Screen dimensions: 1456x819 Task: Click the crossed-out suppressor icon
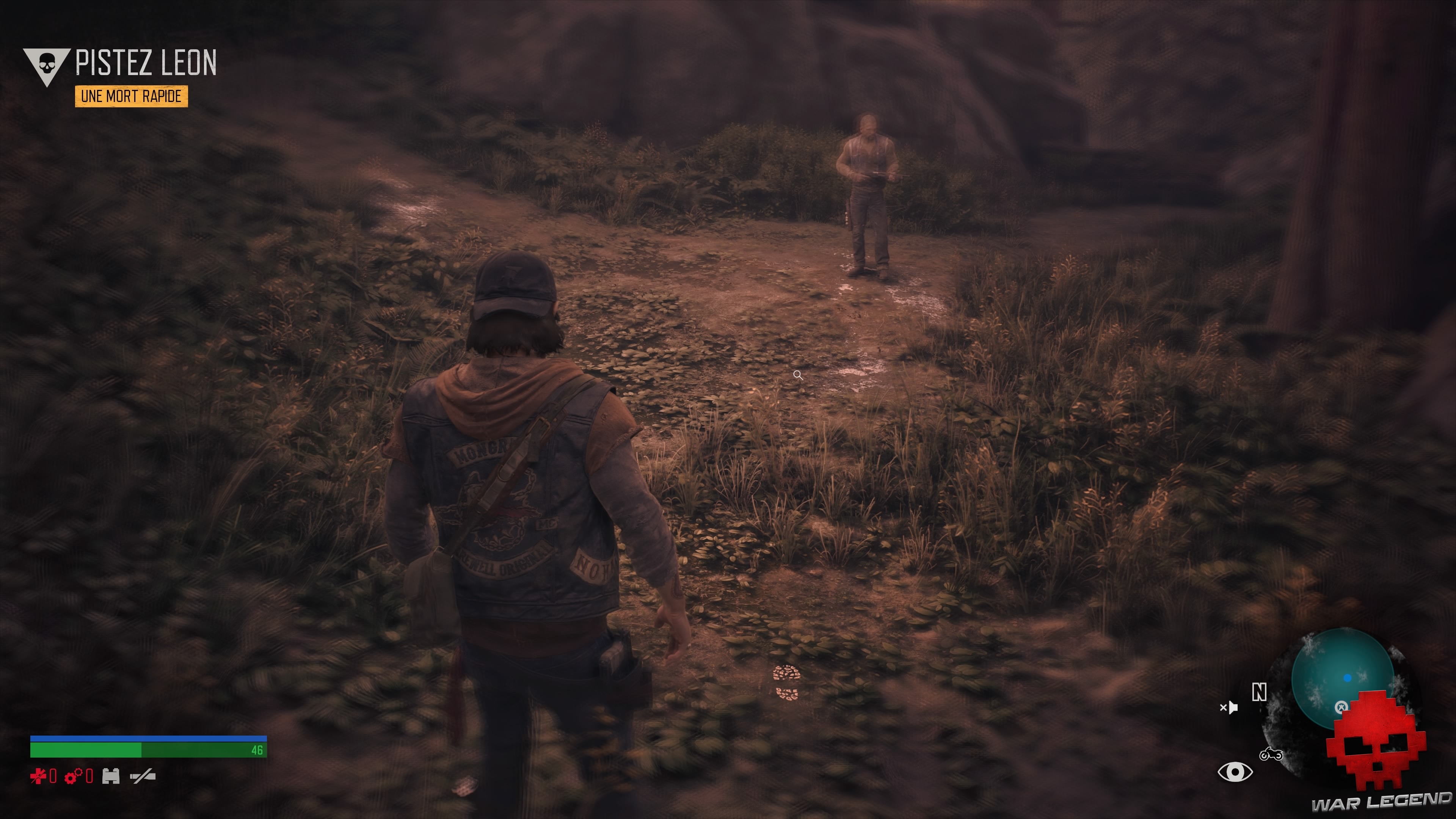point(143,777)
